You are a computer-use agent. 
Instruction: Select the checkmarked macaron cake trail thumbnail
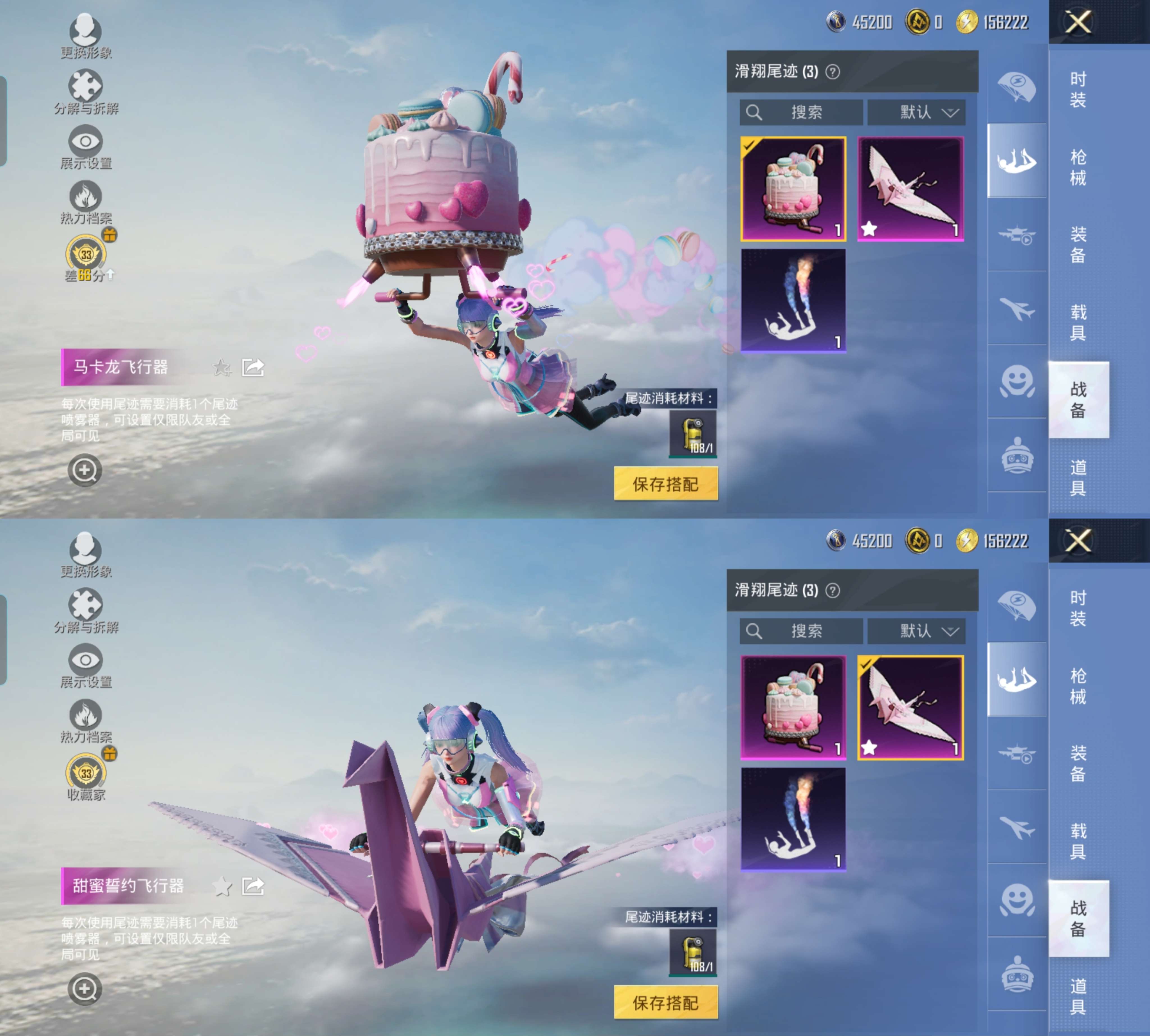(793, 189)
